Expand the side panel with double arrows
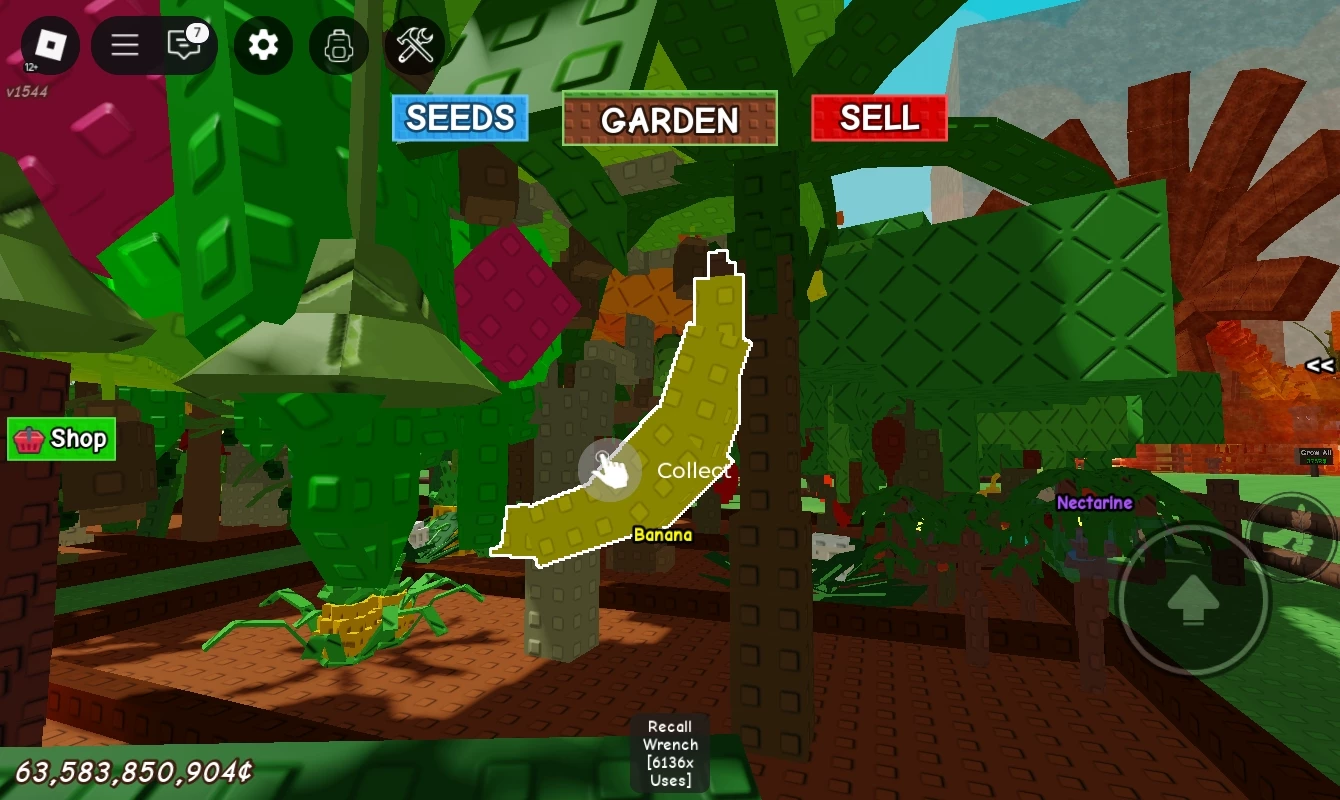The height and width of the screenshot is (800, 1340). pyautogui.click(x=1319, y=366)
